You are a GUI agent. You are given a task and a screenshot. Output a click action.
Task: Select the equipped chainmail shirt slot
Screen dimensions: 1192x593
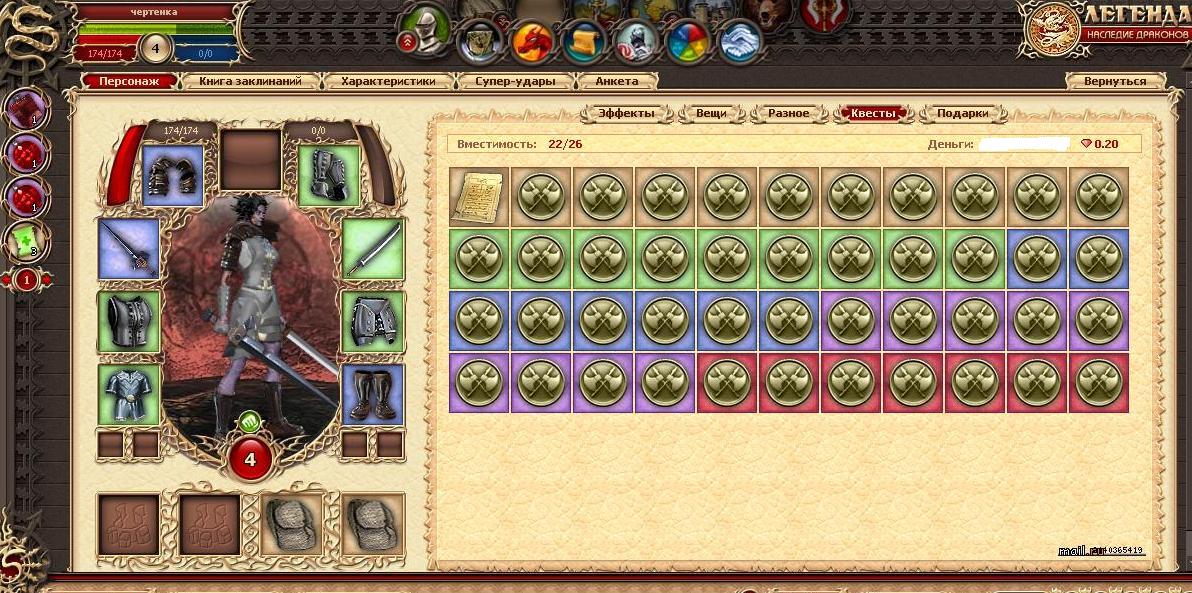129,394
